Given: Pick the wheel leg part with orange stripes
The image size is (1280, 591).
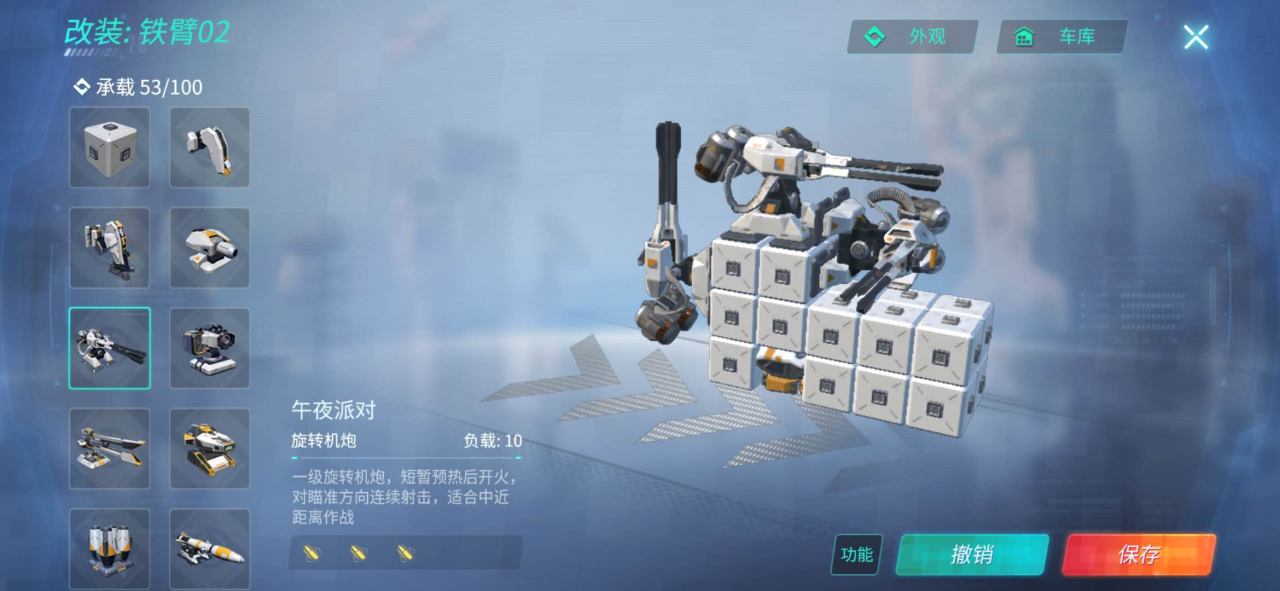Looking at the screenshot, I should click(x=109, y=248).
